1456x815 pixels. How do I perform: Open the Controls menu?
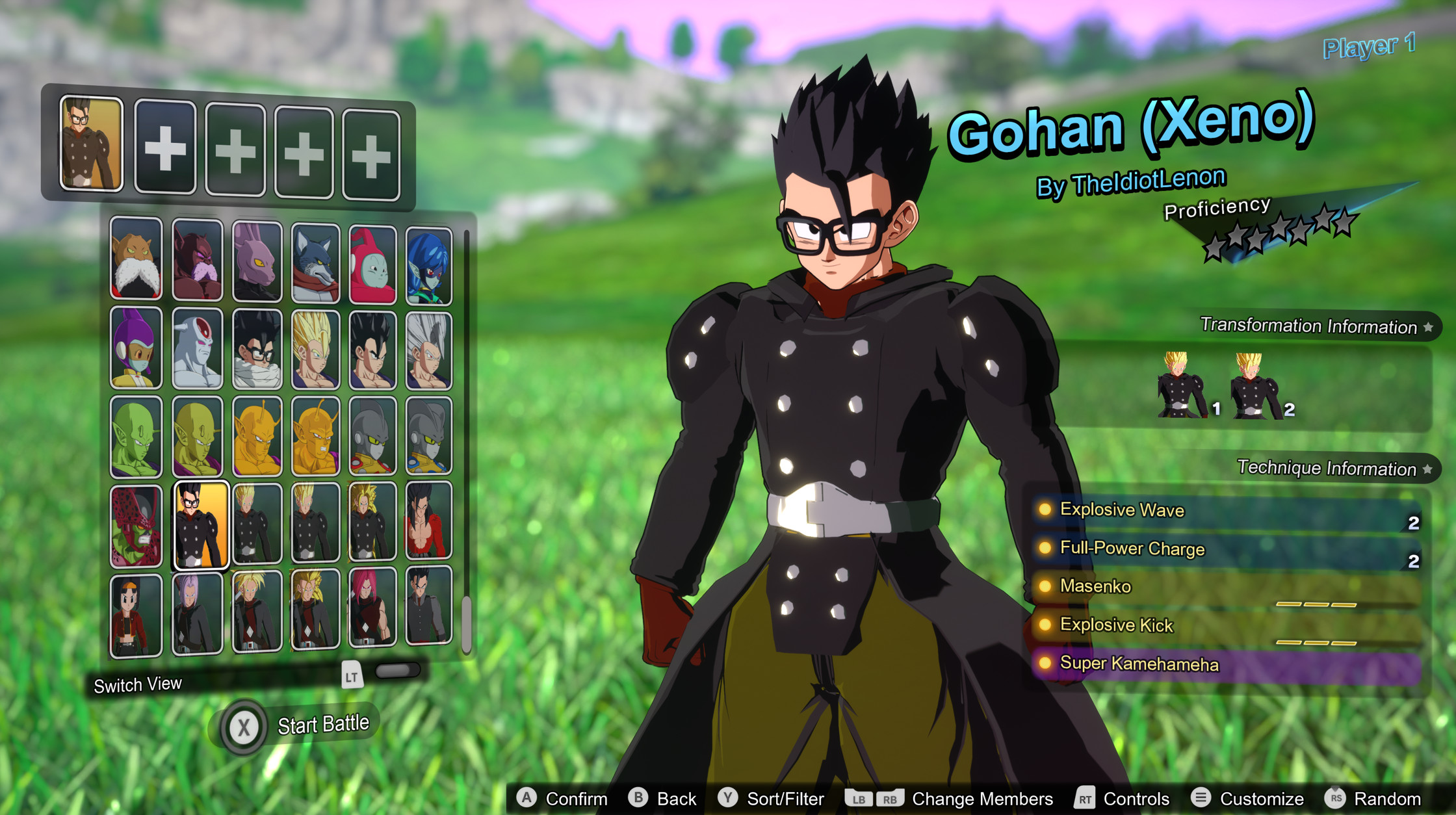(x=1137, y=799)
